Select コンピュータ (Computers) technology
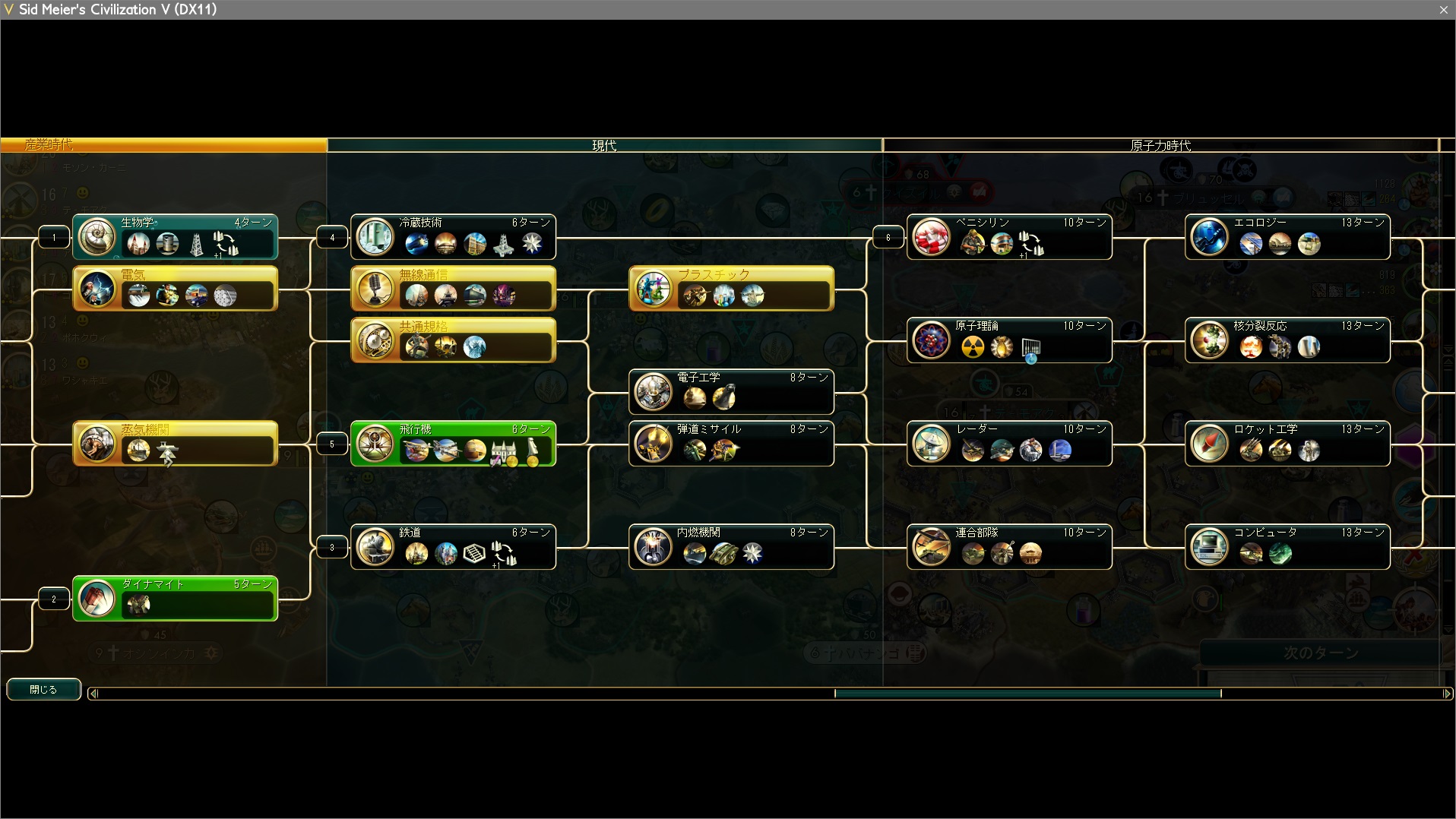Viewport: 1456px width, 819px height. click(x=1288, y=546)
